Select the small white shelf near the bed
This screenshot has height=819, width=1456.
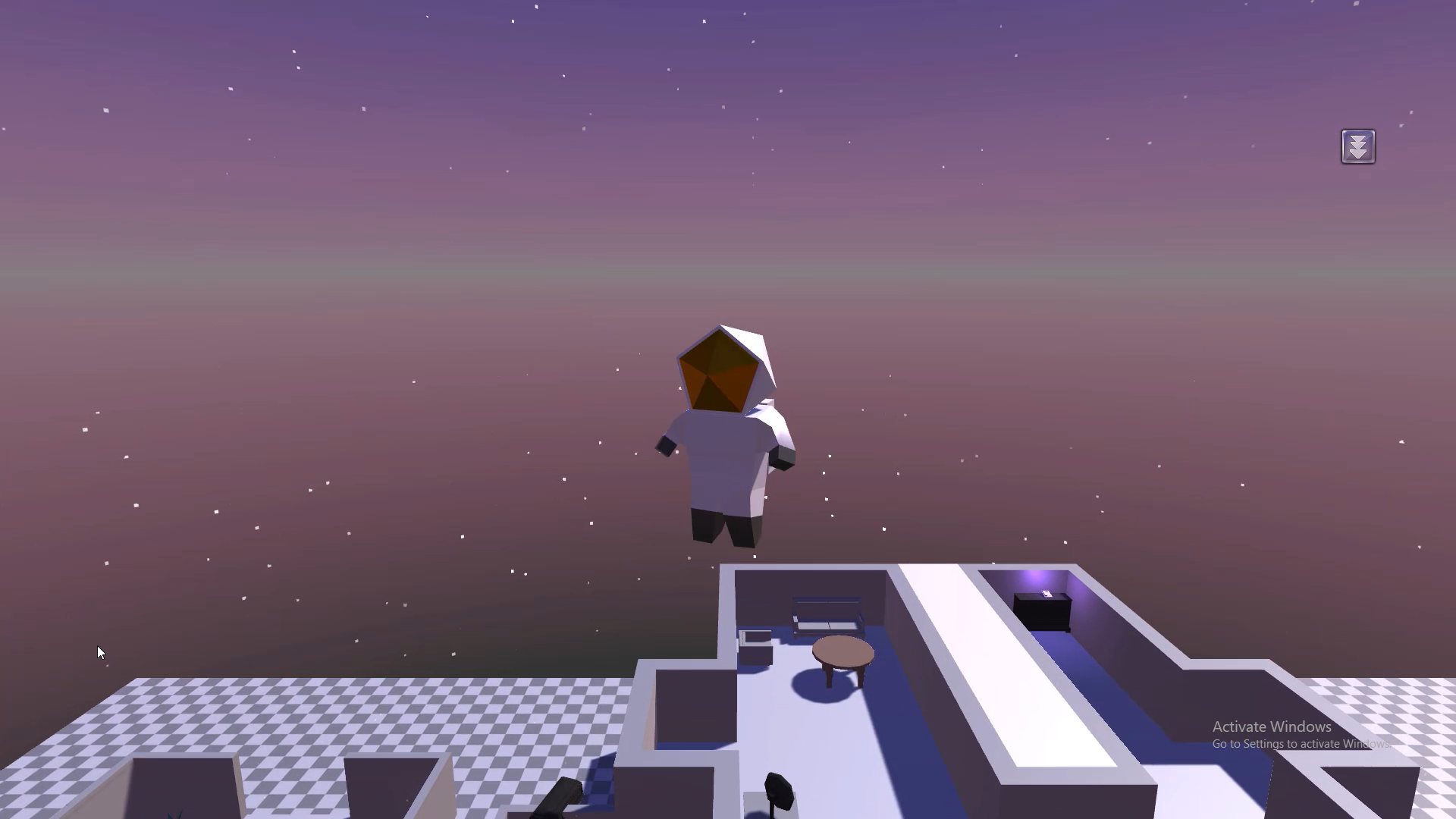[757, 637]
